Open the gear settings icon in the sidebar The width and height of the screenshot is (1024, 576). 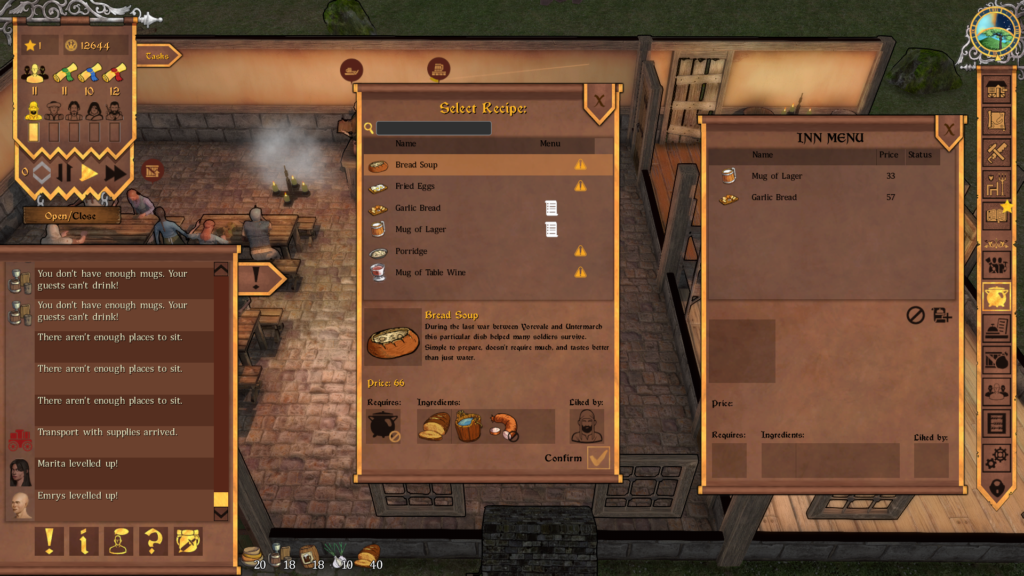tap(996, 456)
